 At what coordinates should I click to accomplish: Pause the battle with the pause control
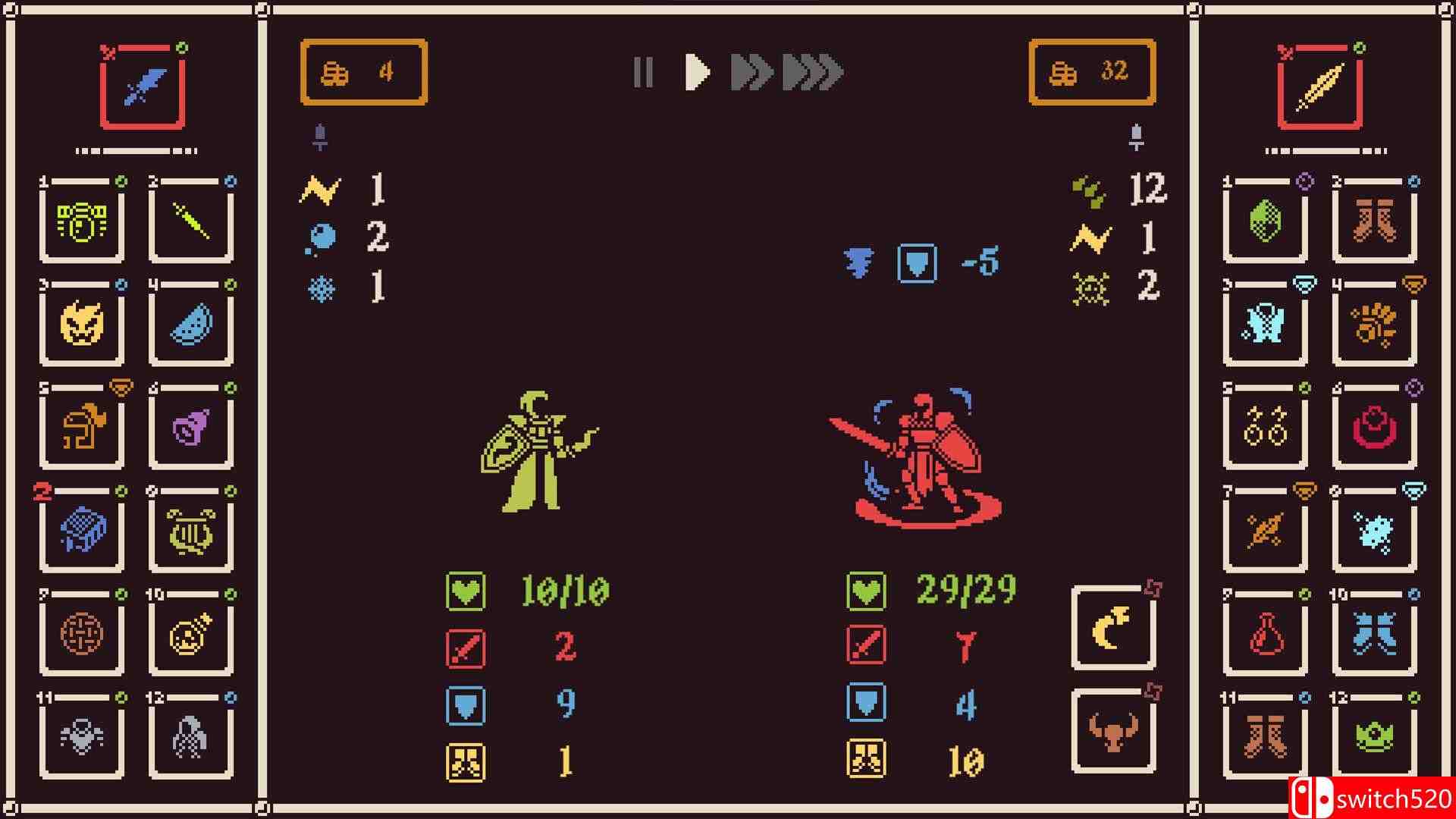point(644,74)
